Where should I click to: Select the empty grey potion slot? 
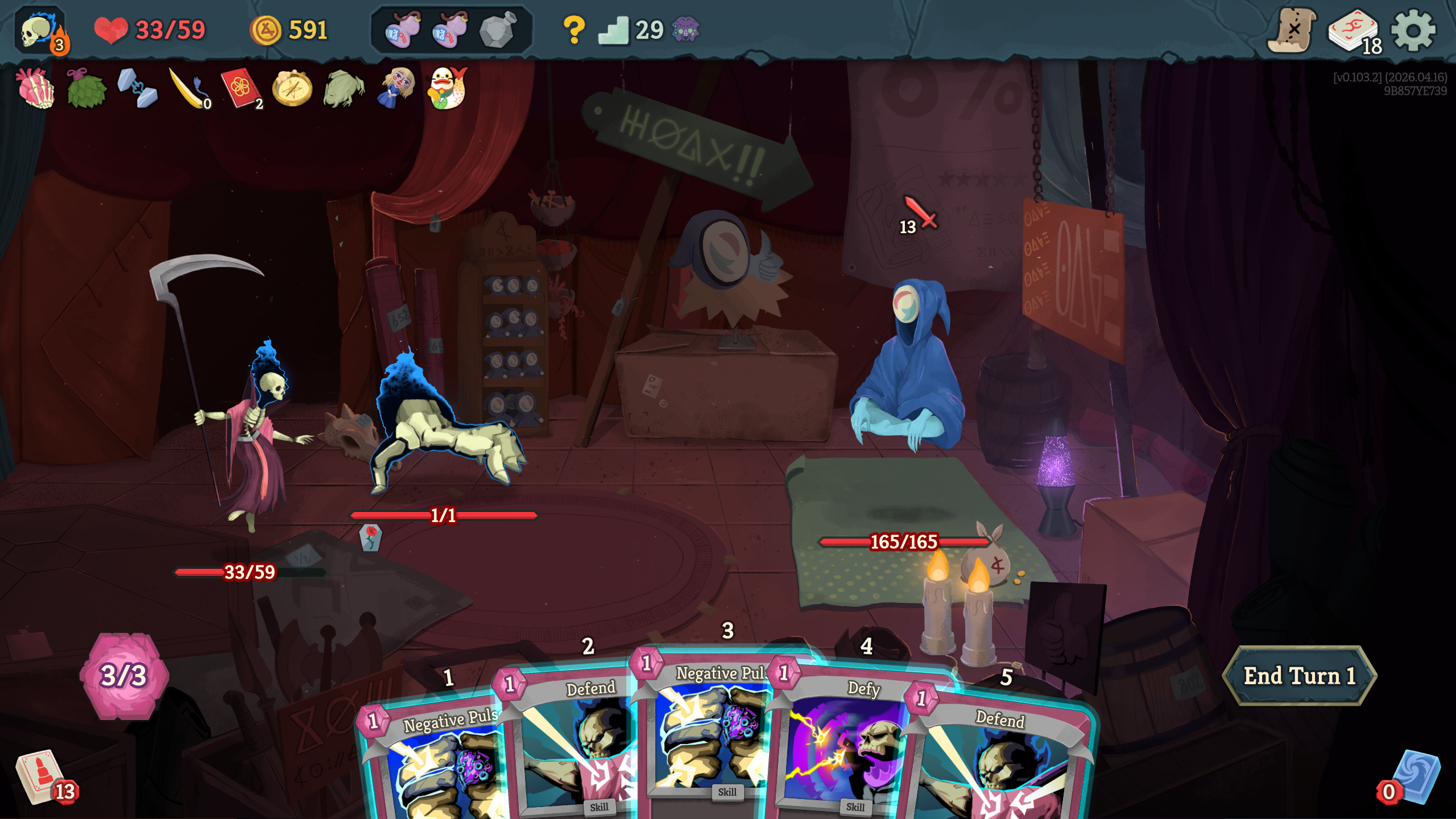coord(497,30)
